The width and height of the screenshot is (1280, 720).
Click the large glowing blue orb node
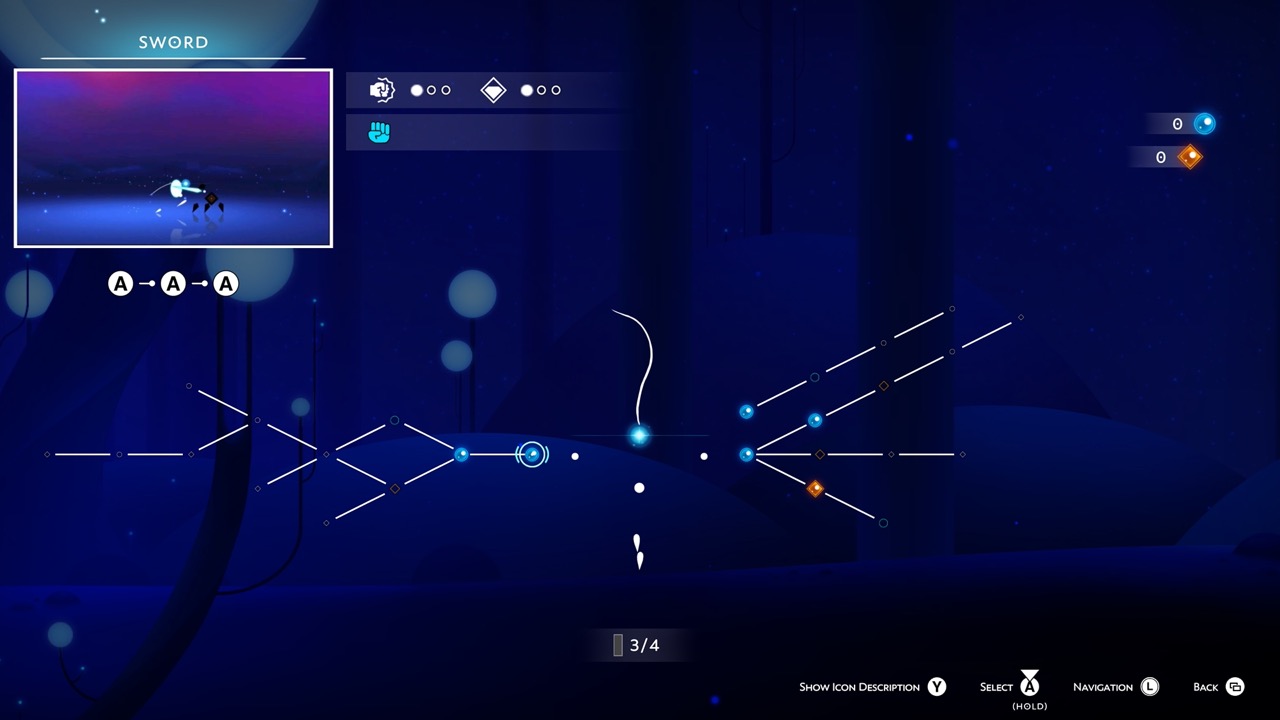639,435
